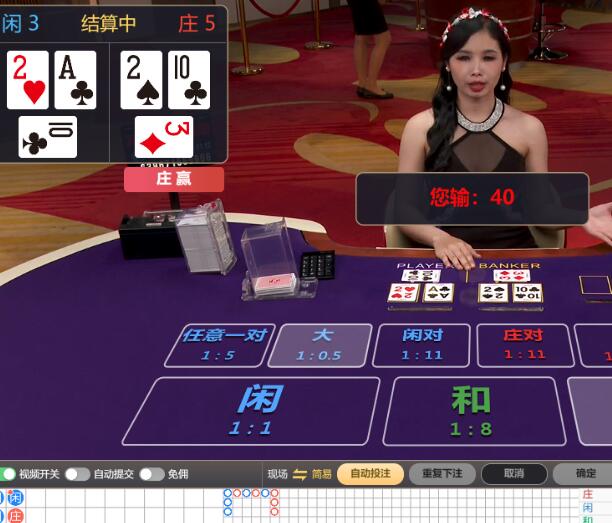Toggle 自动提交 auto submit
Screen dimensions: 612x523
click(x=77, y=474)
